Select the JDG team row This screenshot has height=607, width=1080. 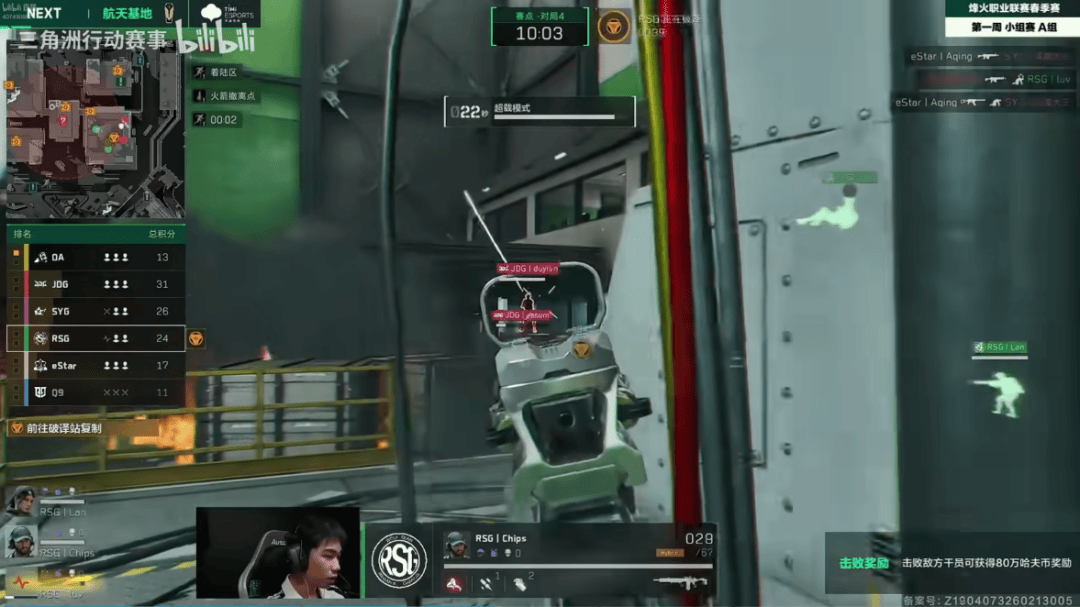(x=96, y=284)
